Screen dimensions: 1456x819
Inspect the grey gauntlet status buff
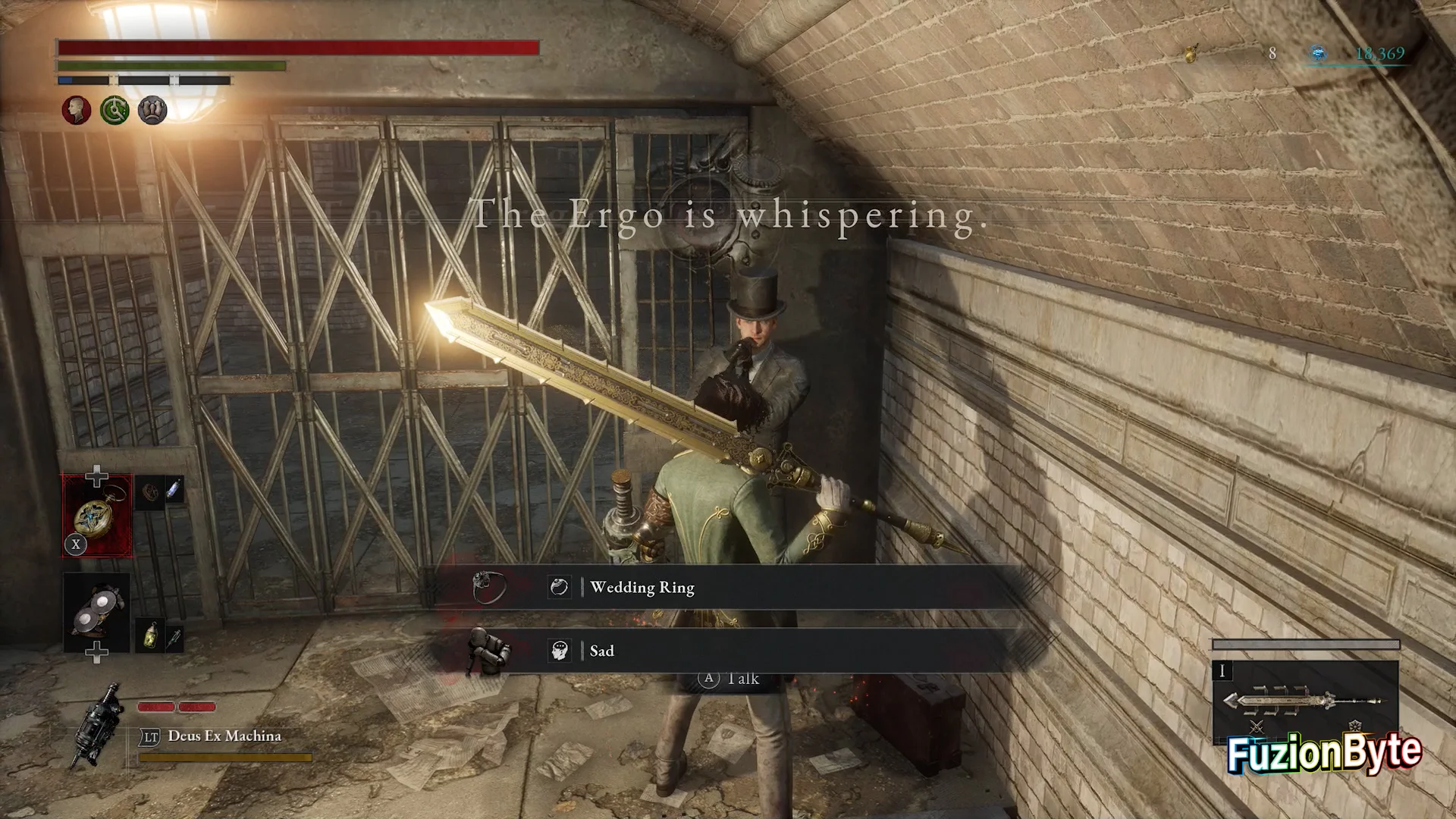(152, 111)
